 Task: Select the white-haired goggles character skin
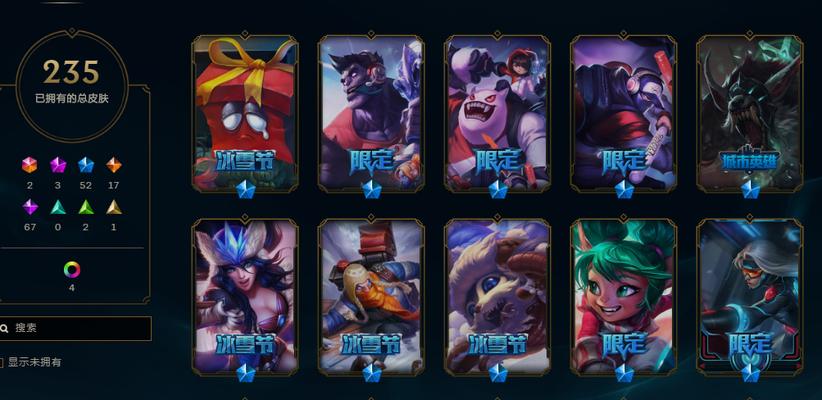click(x=749, y=295)
